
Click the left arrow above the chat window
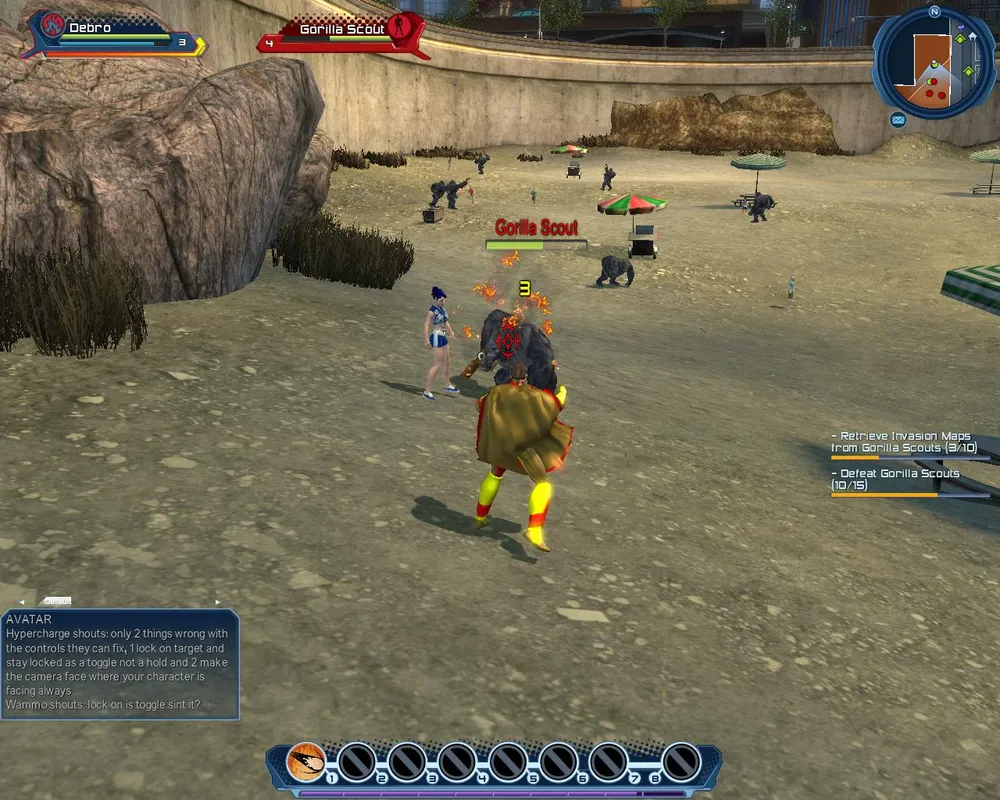point(23,601)
